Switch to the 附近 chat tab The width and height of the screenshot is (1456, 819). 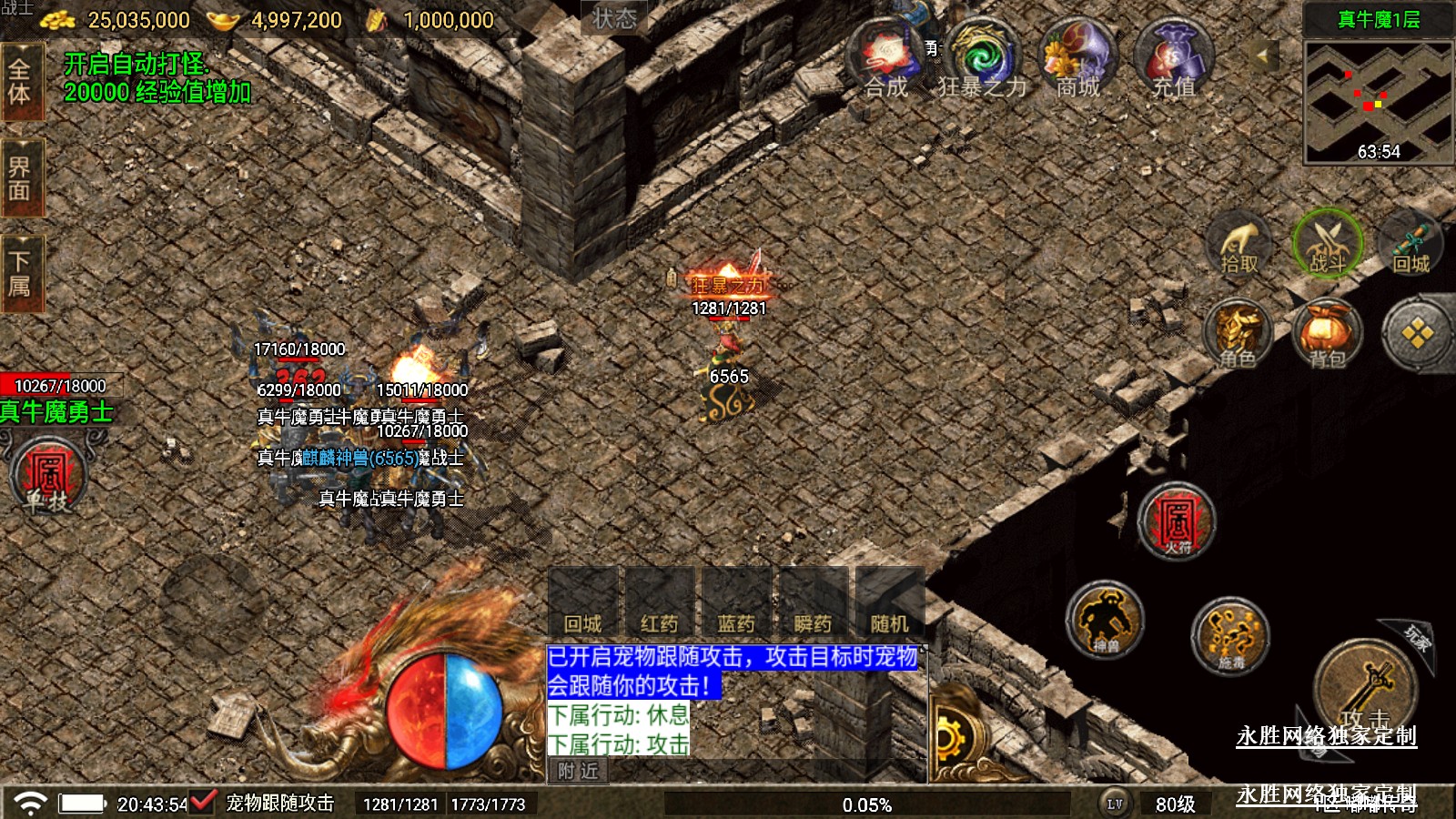pyautogui.click(x=579, y=771)
